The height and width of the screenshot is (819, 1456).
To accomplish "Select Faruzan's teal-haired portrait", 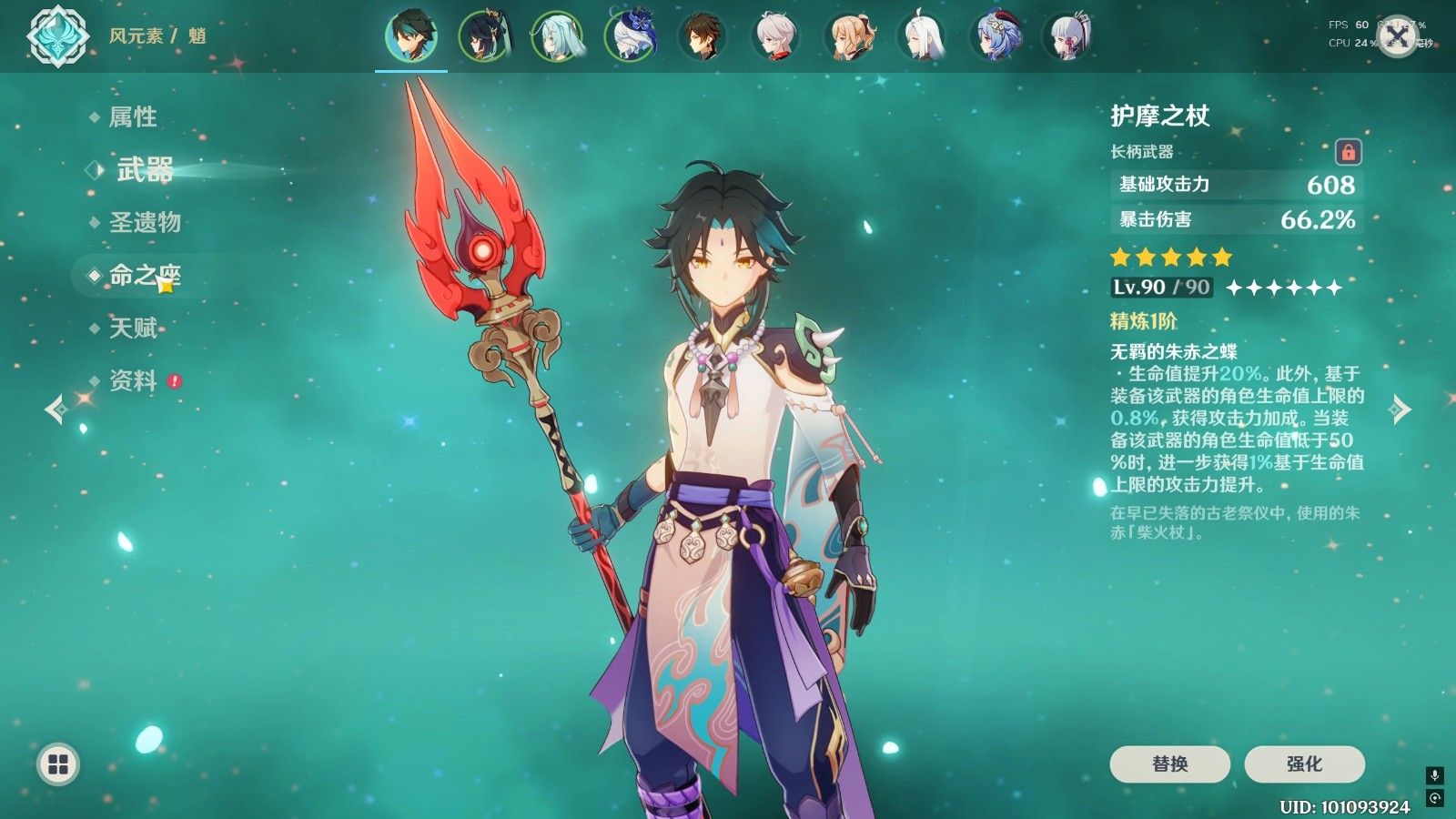I will 557,37.
